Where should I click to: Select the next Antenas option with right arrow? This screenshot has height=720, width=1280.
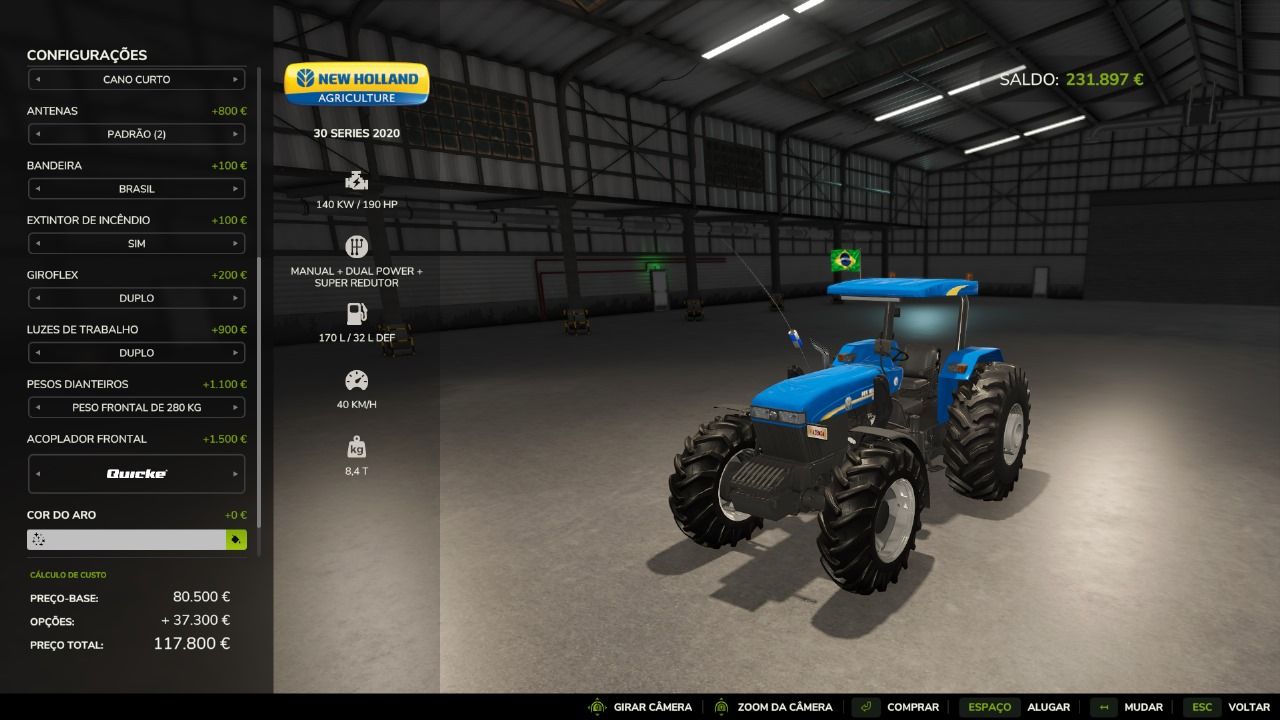[x=236, y=134]
